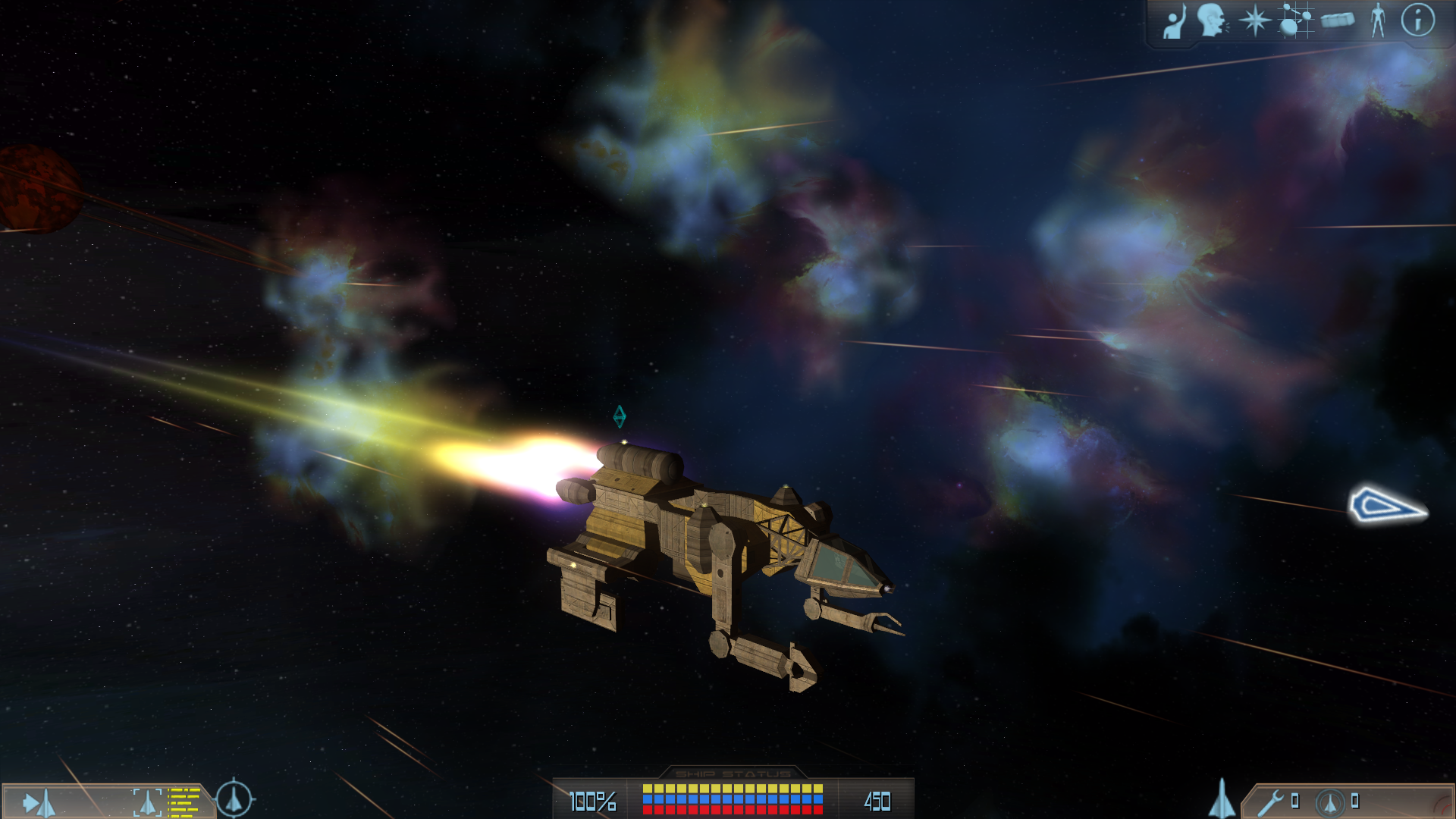Select the bracketed ship target icon
This screenshot has height=819, width=1456.
pos(147,802)
